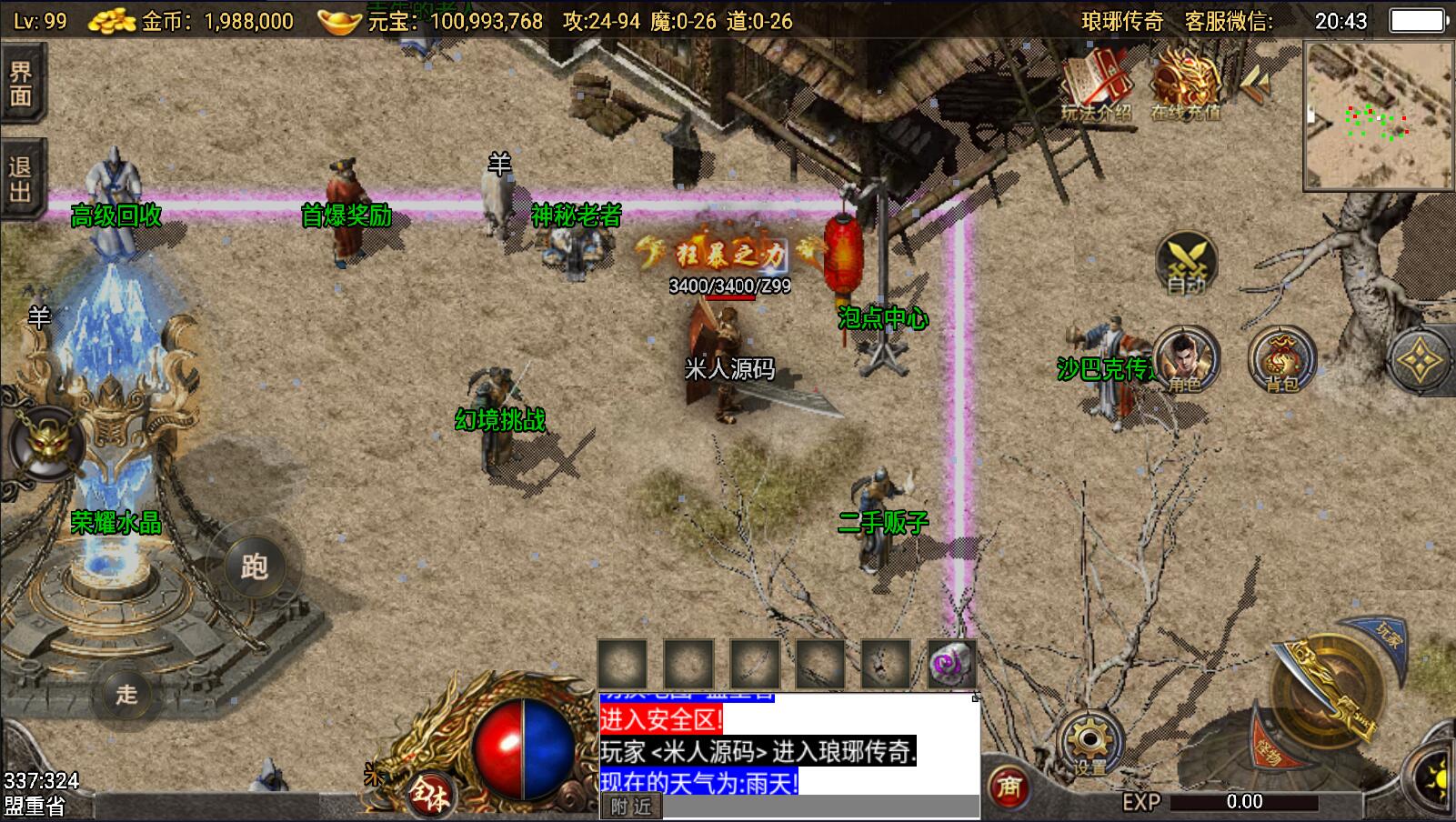This screenshot has height=822, width=1456.
Task: Open the minimap
Action: 1378,115
